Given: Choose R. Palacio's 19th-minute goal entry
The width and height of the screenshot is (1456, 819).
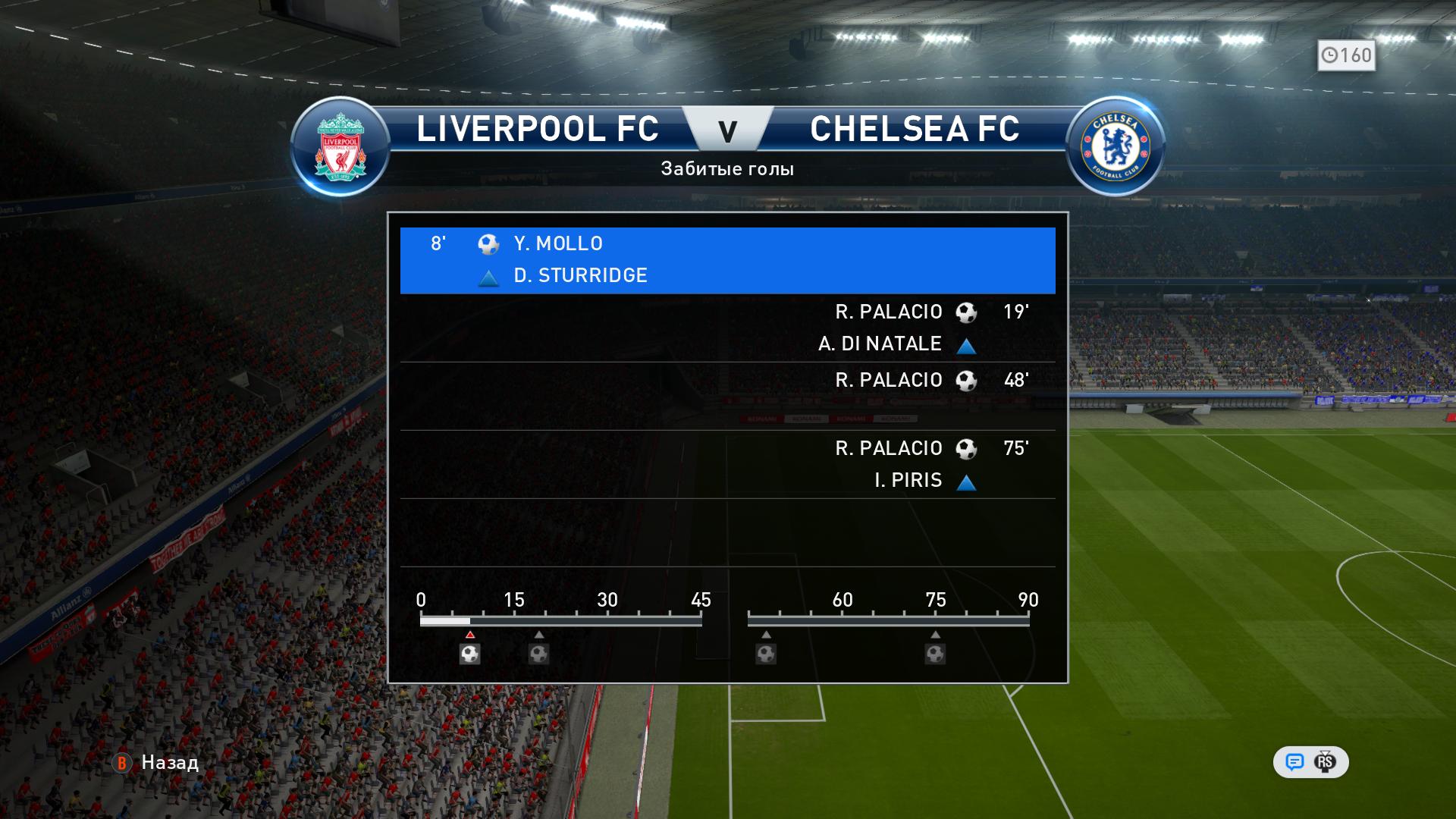Looking at the screenshot, I should pos(727,328).
